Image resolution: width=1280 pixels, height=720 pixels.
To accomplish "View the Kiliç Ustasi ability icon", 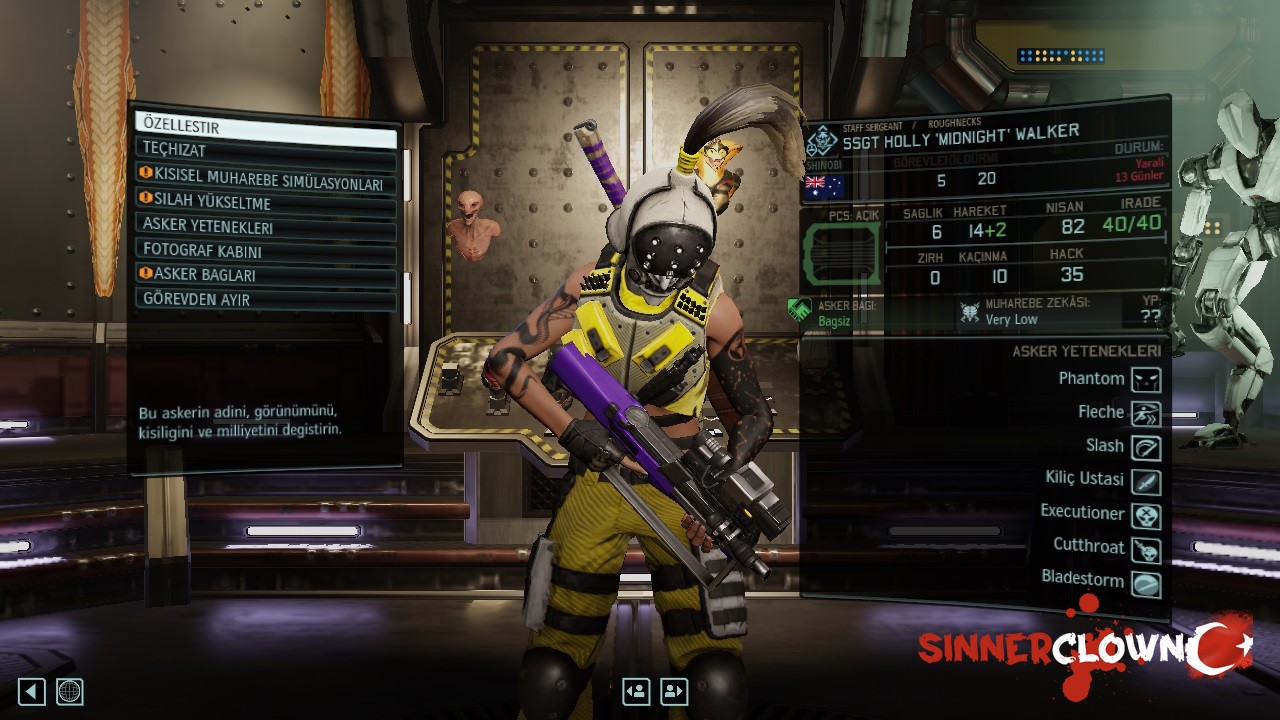I will 1146,481.
